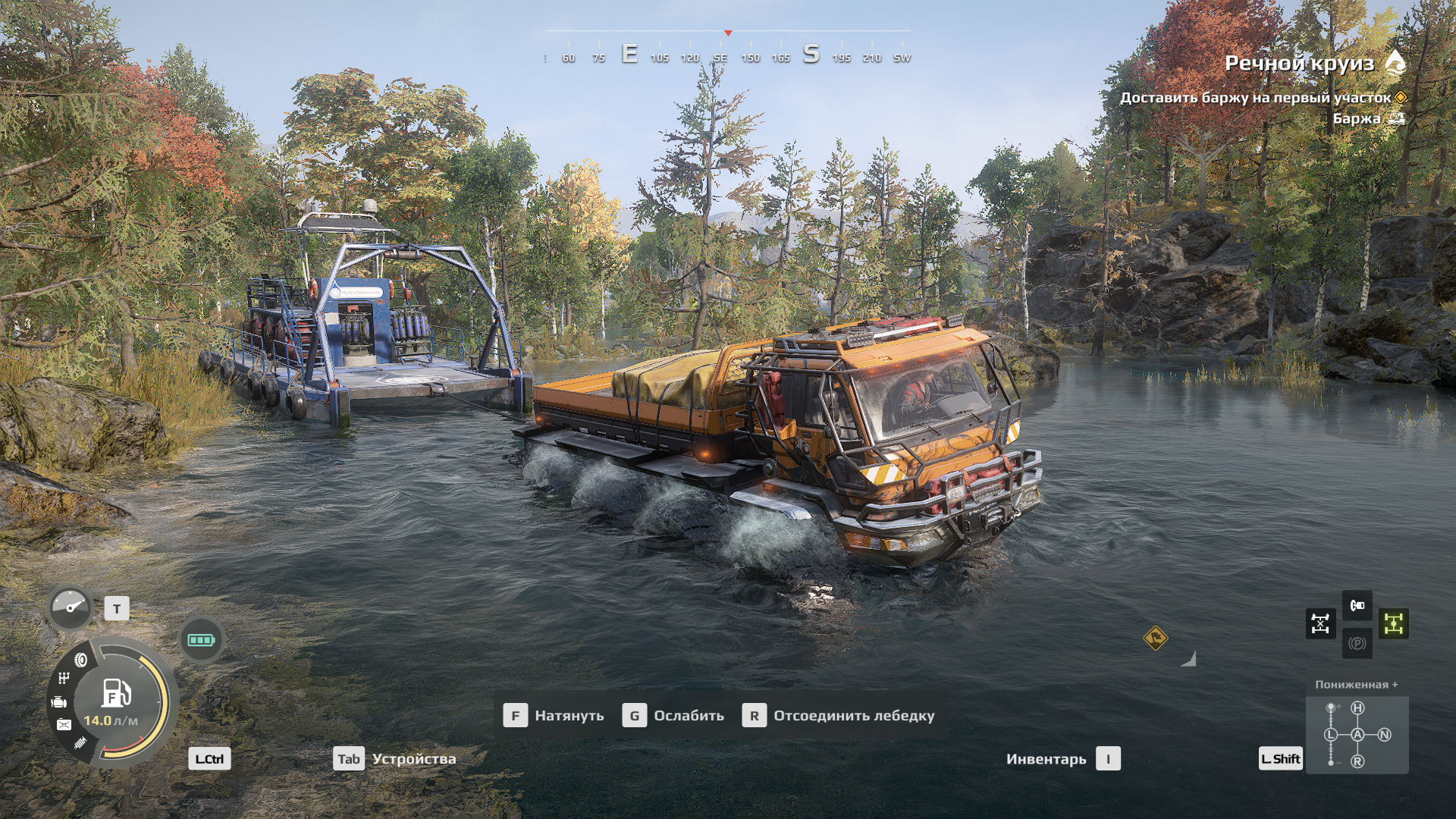Toggle the differential lock icon
Viewport: 1456px width, 819px height.
(1320, 624)
